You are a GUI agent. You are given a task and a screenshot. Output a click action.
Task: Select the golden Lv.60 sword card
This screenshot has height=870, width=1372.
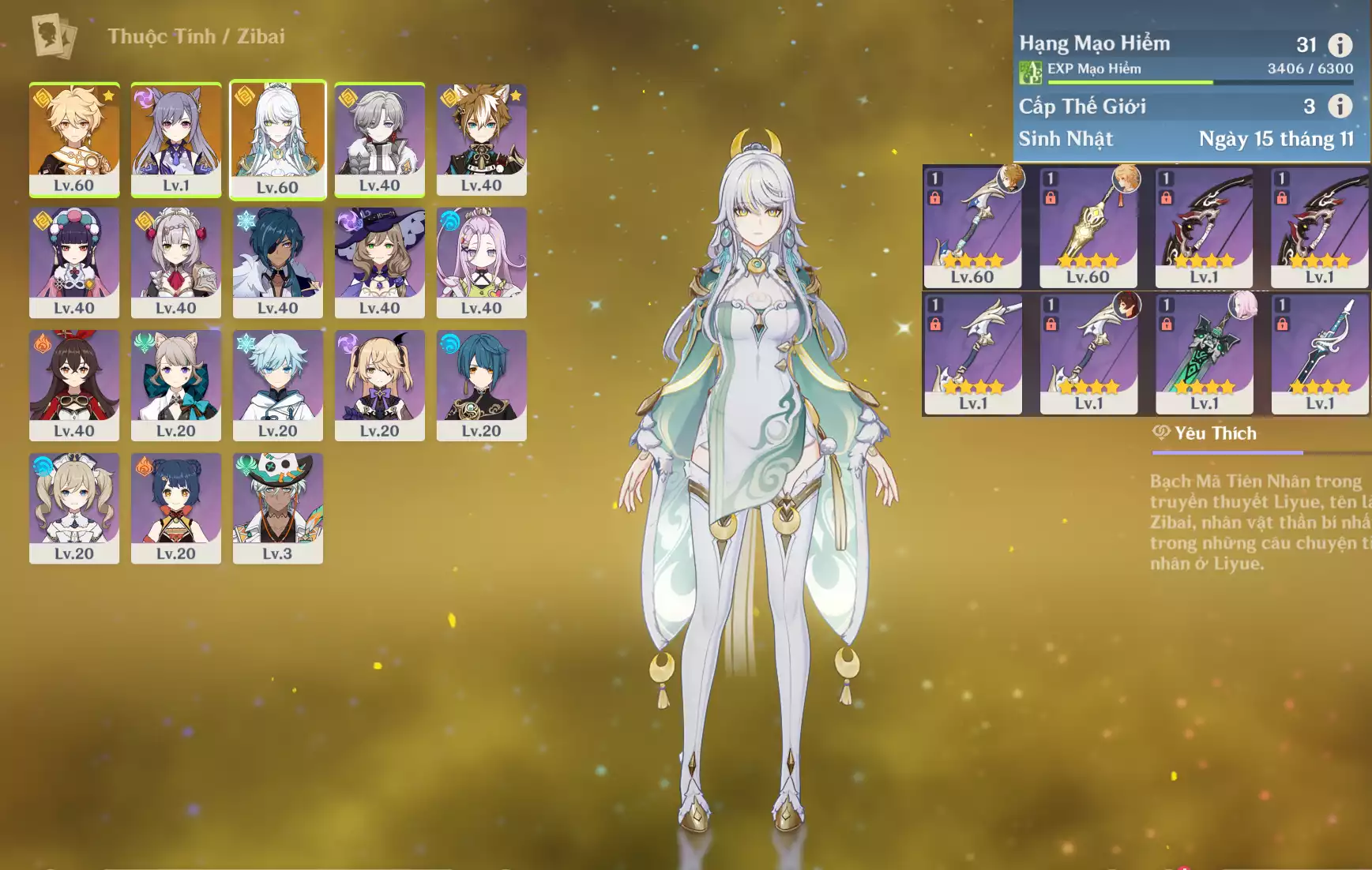tap(1088, 227)
